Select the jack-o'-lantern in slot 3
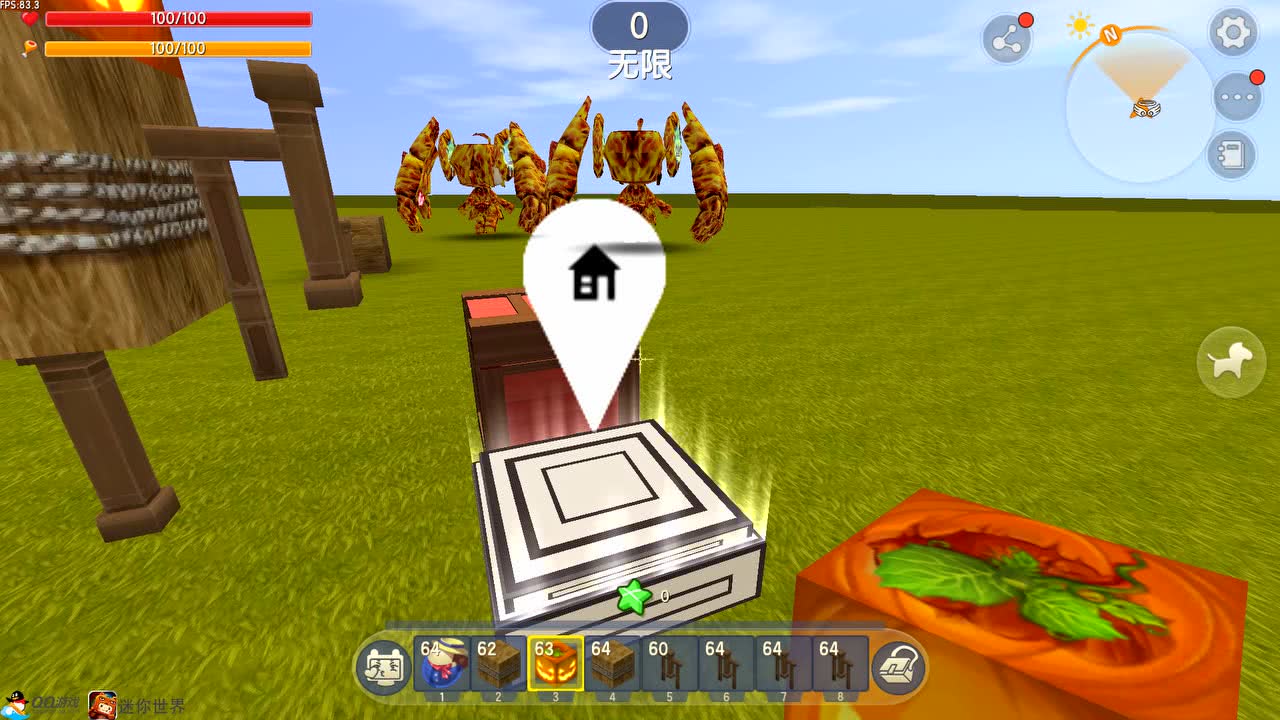The image size is (1280, 720). [556, 663]
